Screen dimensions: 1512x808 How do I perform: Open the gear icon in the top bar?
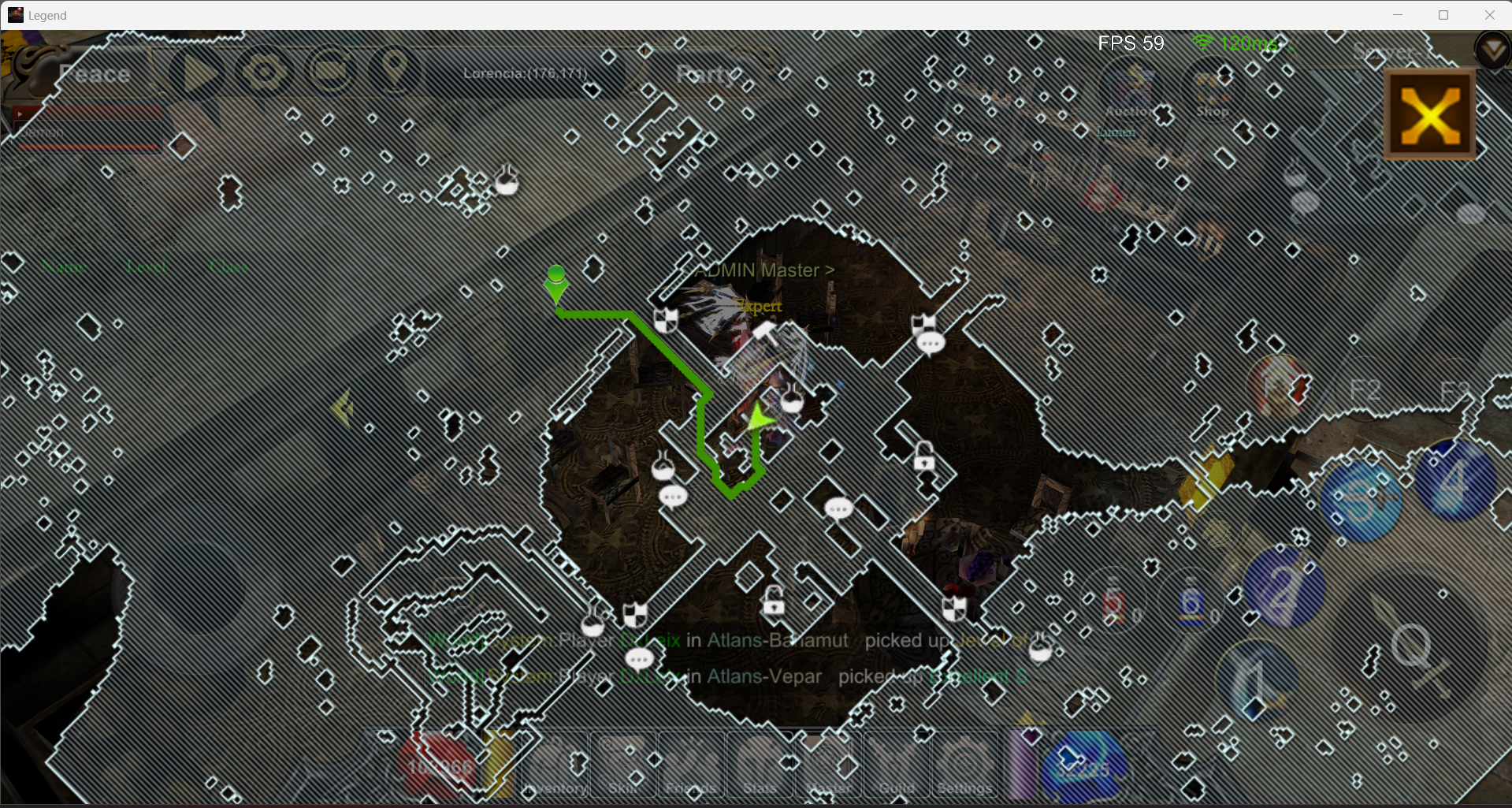click(x=265, y=73)
